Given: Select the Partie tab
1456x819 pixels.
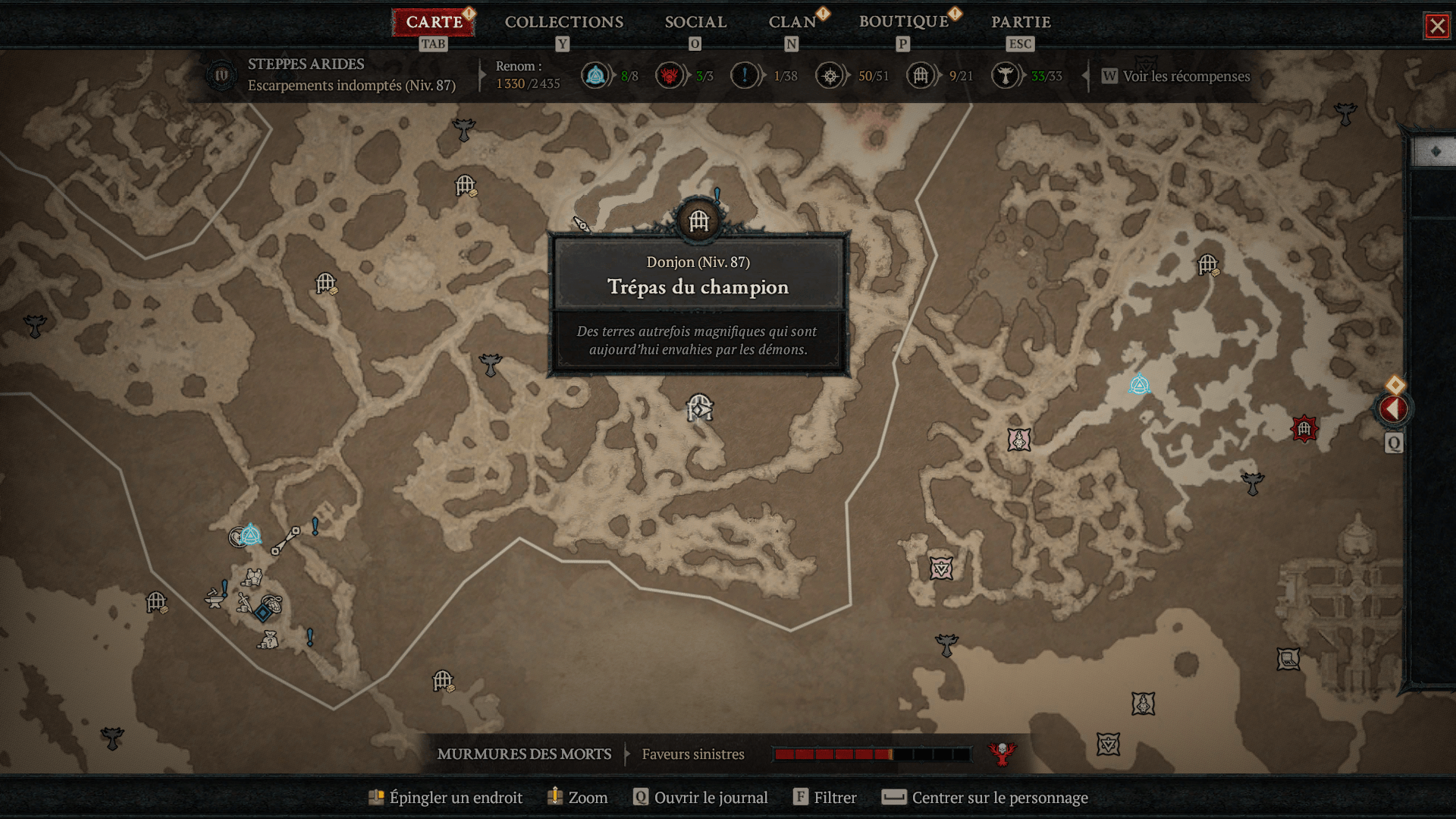Looking at the screenshot, I should click(1021, 22).
